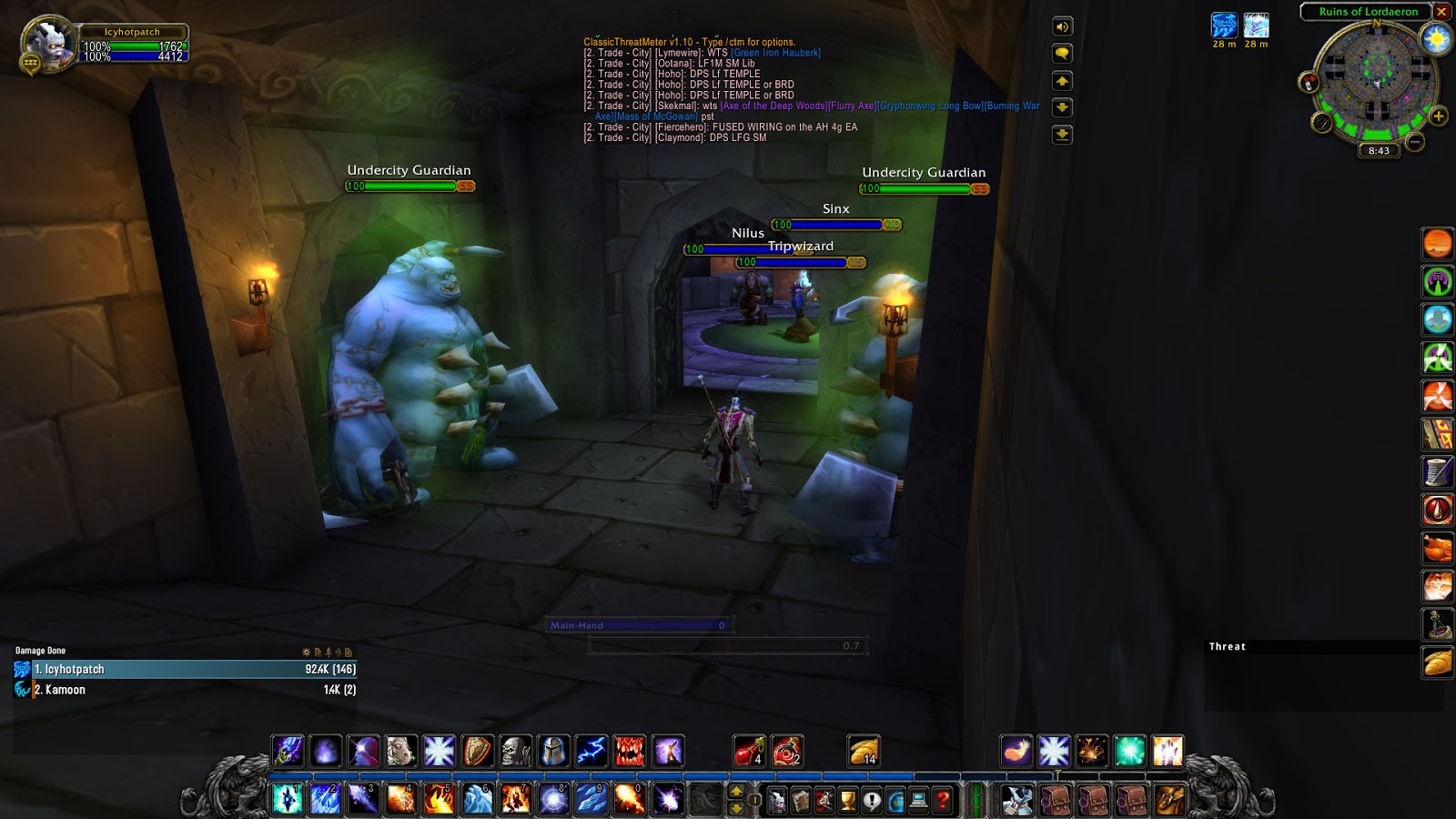Toggle the speaker sound icon at top
This screenshot has width=1456, height=819.
[x=1063, y=27]
